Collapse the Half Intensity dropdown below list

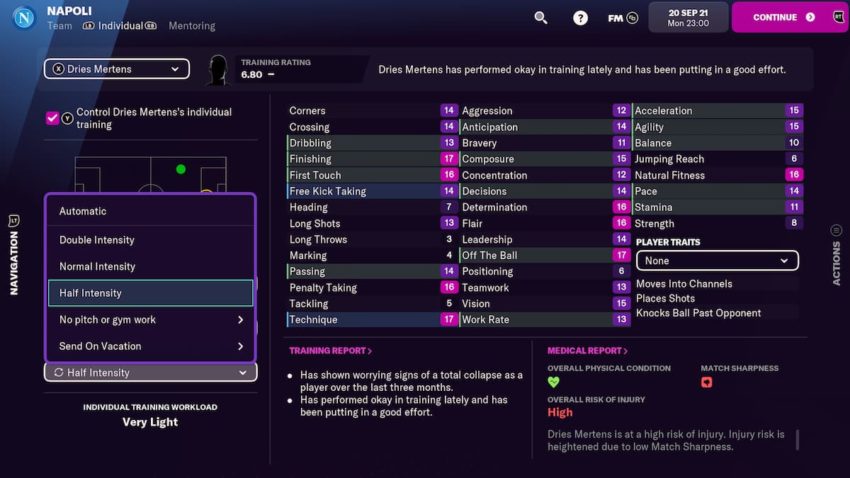(x=150, y=373)
